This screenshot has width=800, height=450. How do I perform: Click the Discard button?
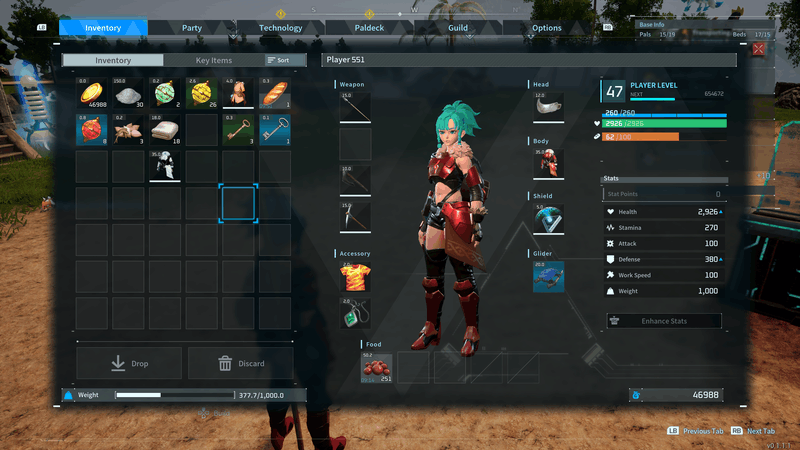[241, 363]
